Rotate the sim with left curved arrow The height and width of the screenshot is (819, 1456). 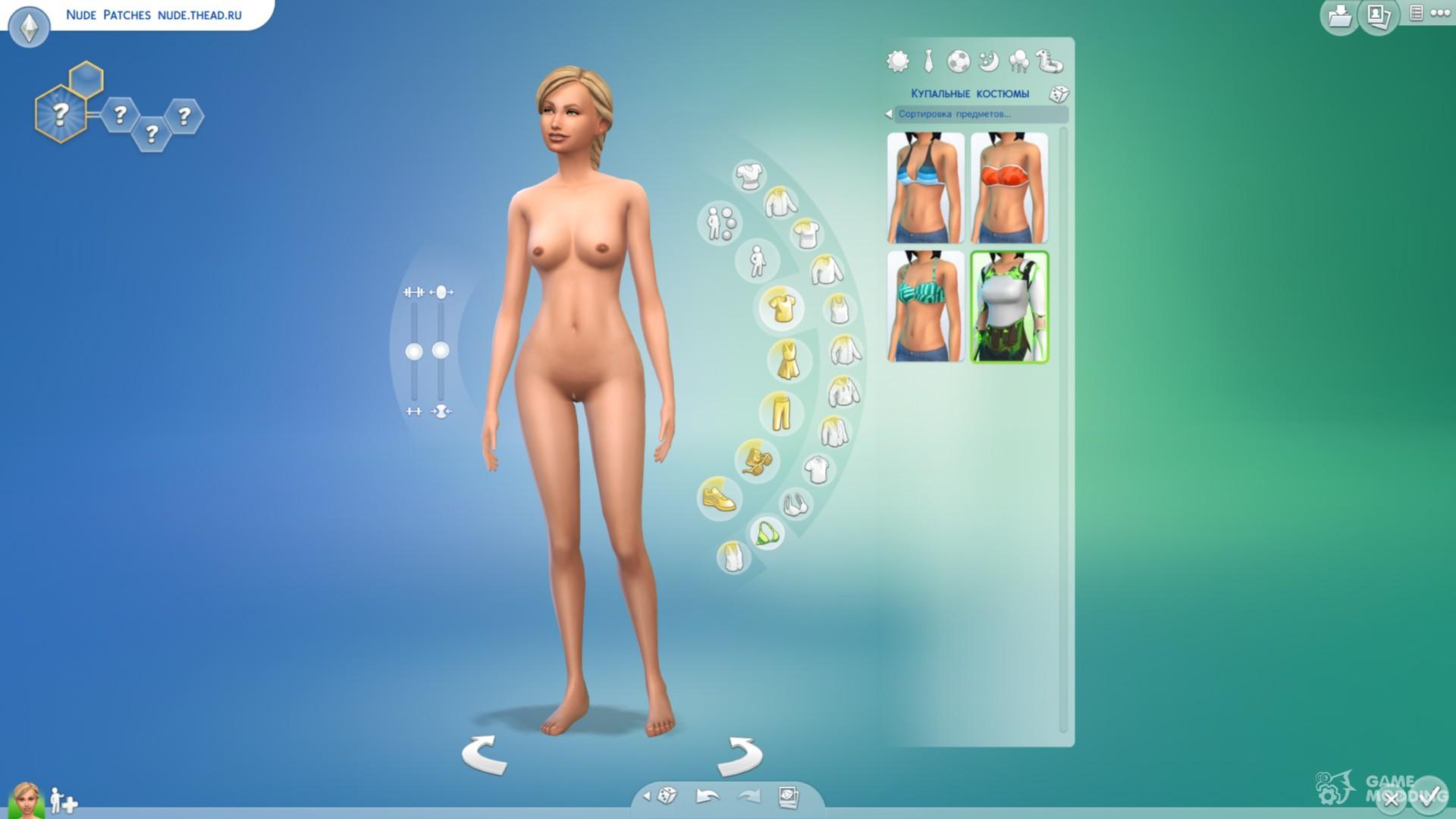tap(485, 755)
